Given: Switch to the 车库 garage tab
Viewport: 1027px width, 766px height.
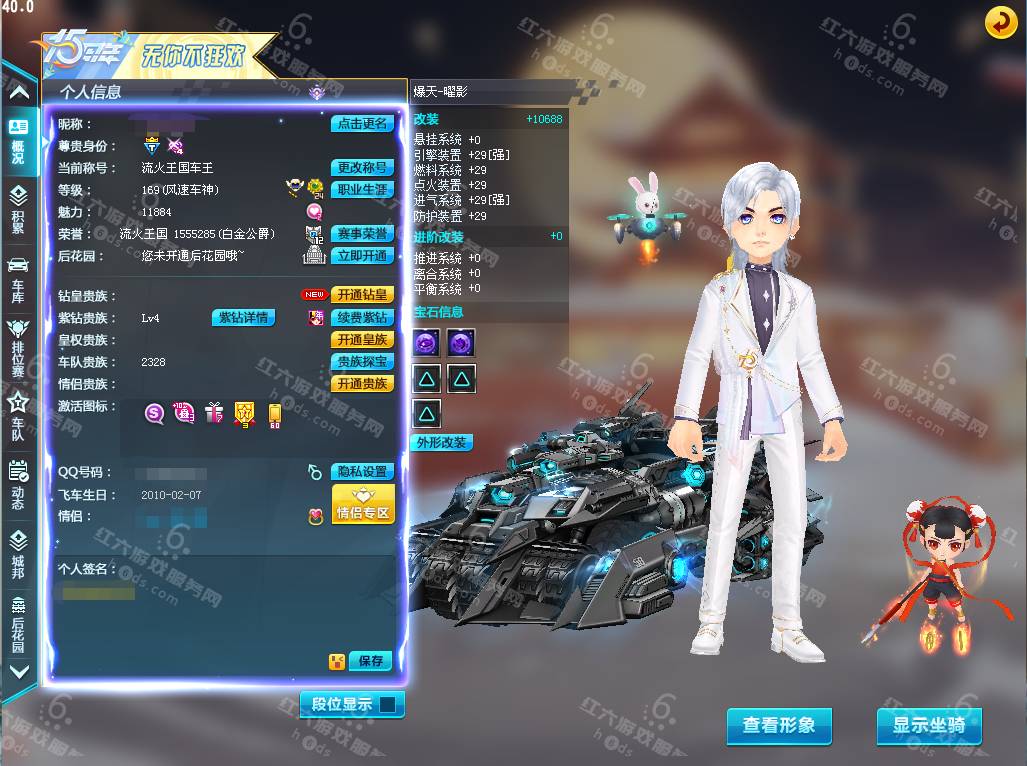Looking at the screenshot, I should pyautogui.click(x=18, y=279).
